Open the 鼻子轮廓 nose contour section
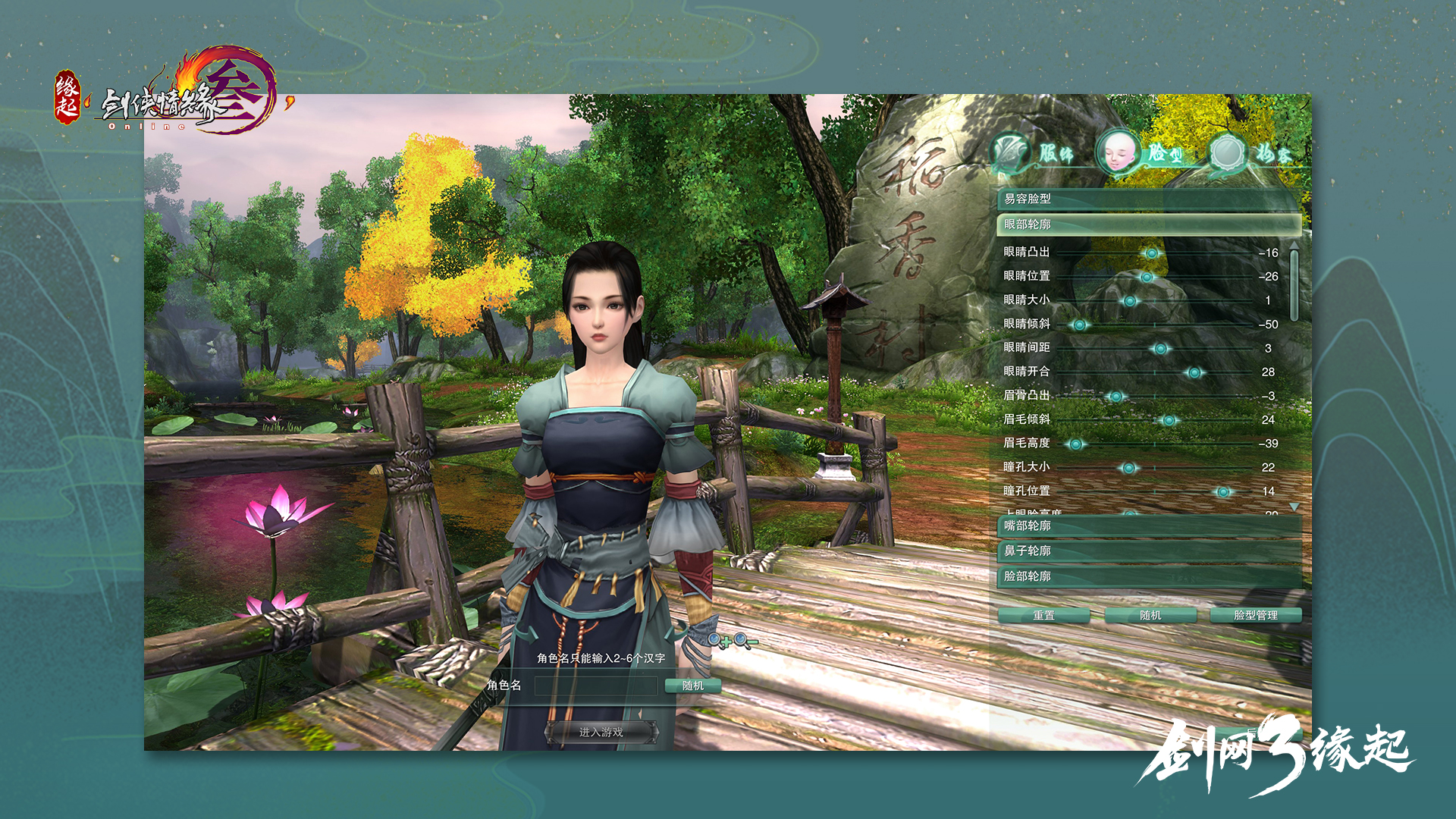1456x819 pixels. (x=1148, y=551)
